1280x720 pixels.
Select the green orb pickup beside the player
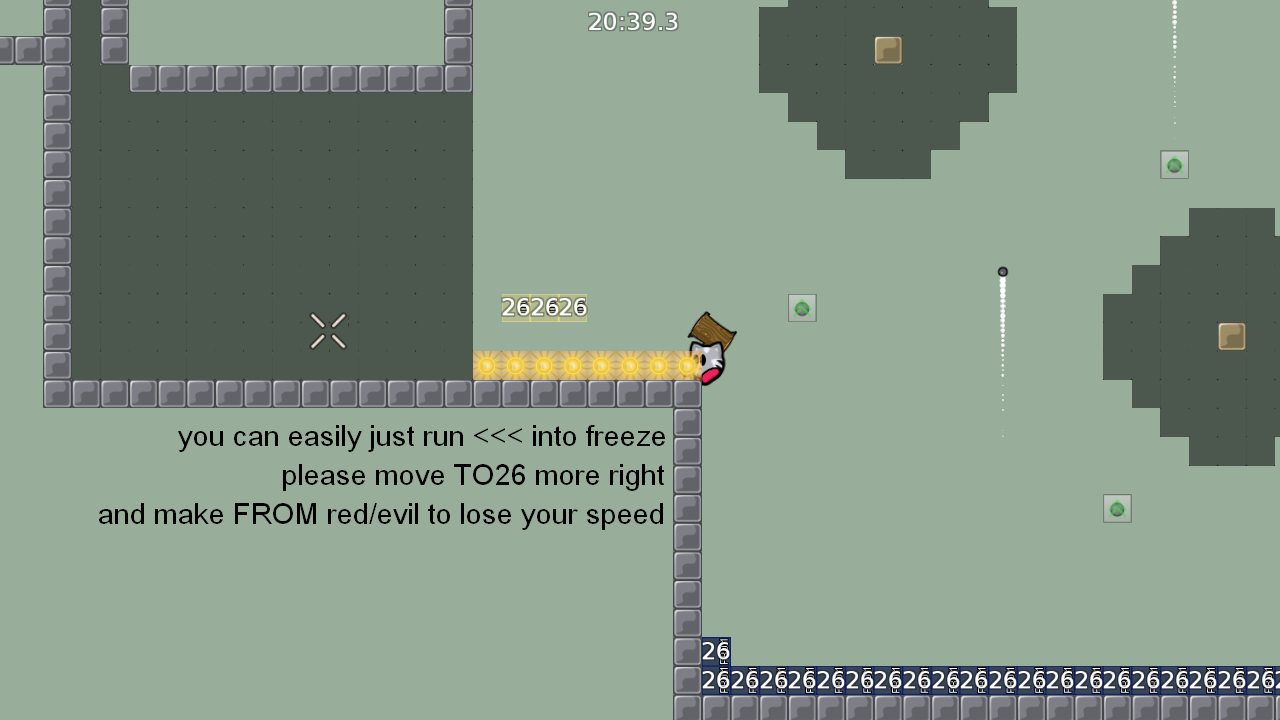(x=801, y=308)
